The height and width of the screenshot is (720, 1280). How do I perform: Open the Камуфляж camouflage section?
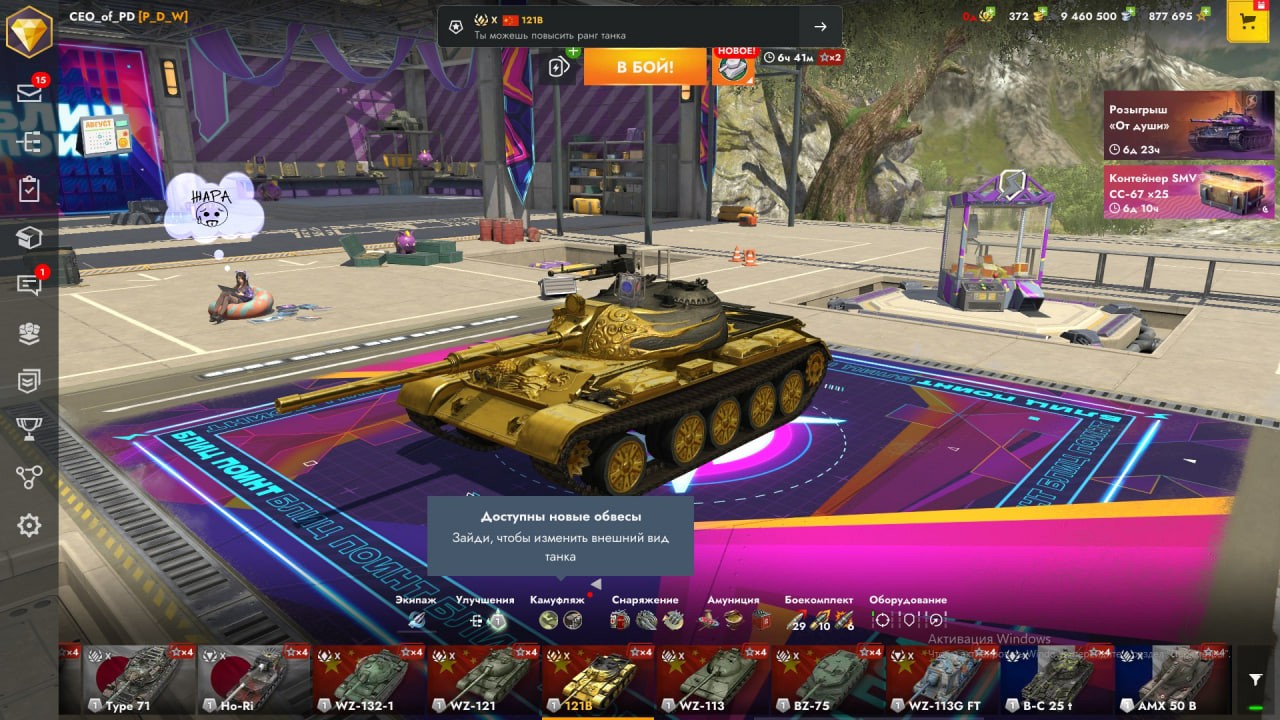558,612
